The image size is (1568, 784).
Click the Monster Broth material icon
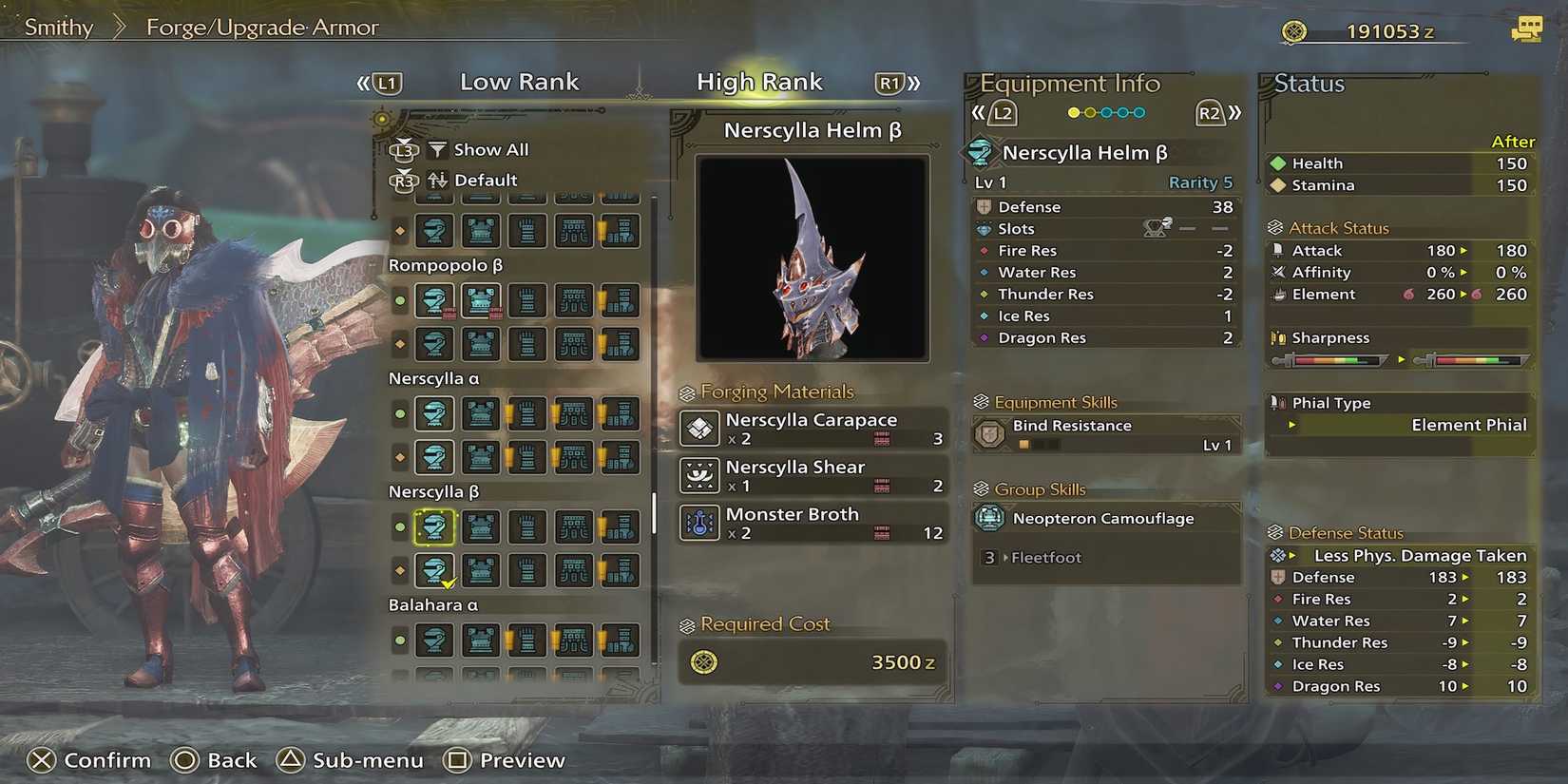click(699, 523)
